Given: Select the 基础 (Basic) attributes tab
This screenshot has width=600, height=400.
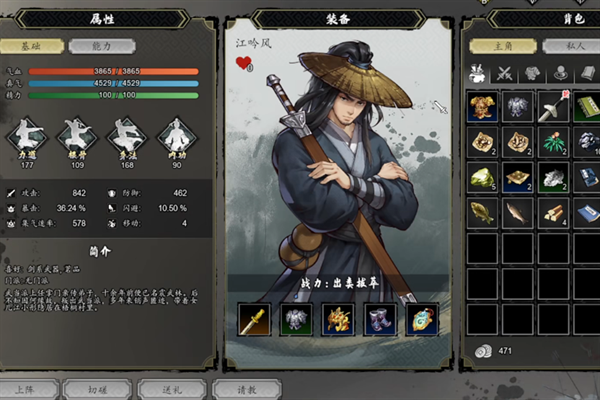Looking at the screenshot, I should click(x=38, y=46).
